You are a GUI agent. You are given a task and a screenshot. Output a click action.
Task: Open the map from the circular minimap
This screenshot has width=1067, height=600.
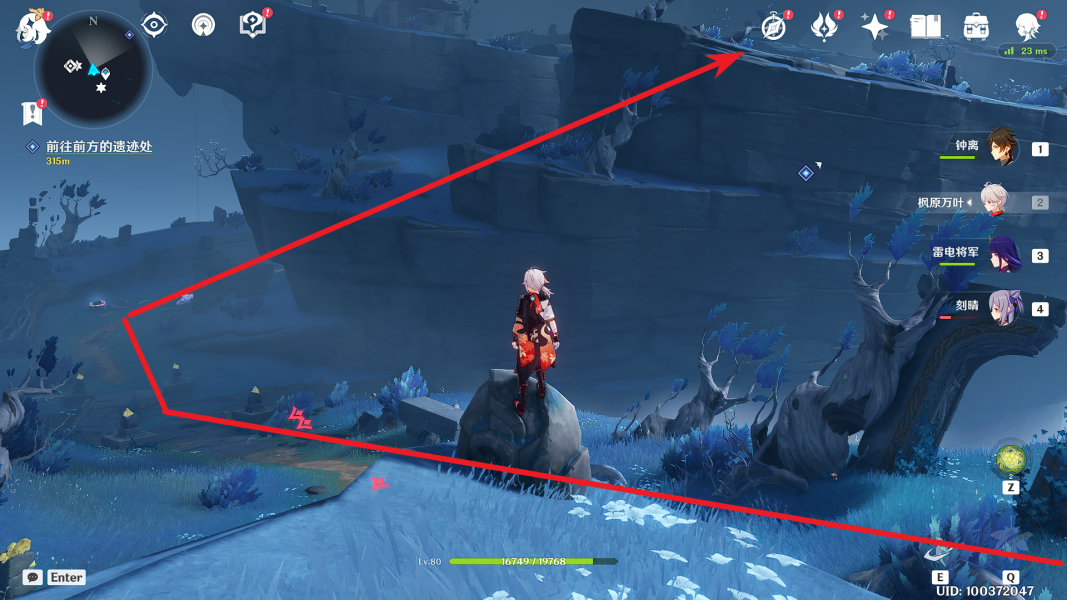(x=92, y=68)
